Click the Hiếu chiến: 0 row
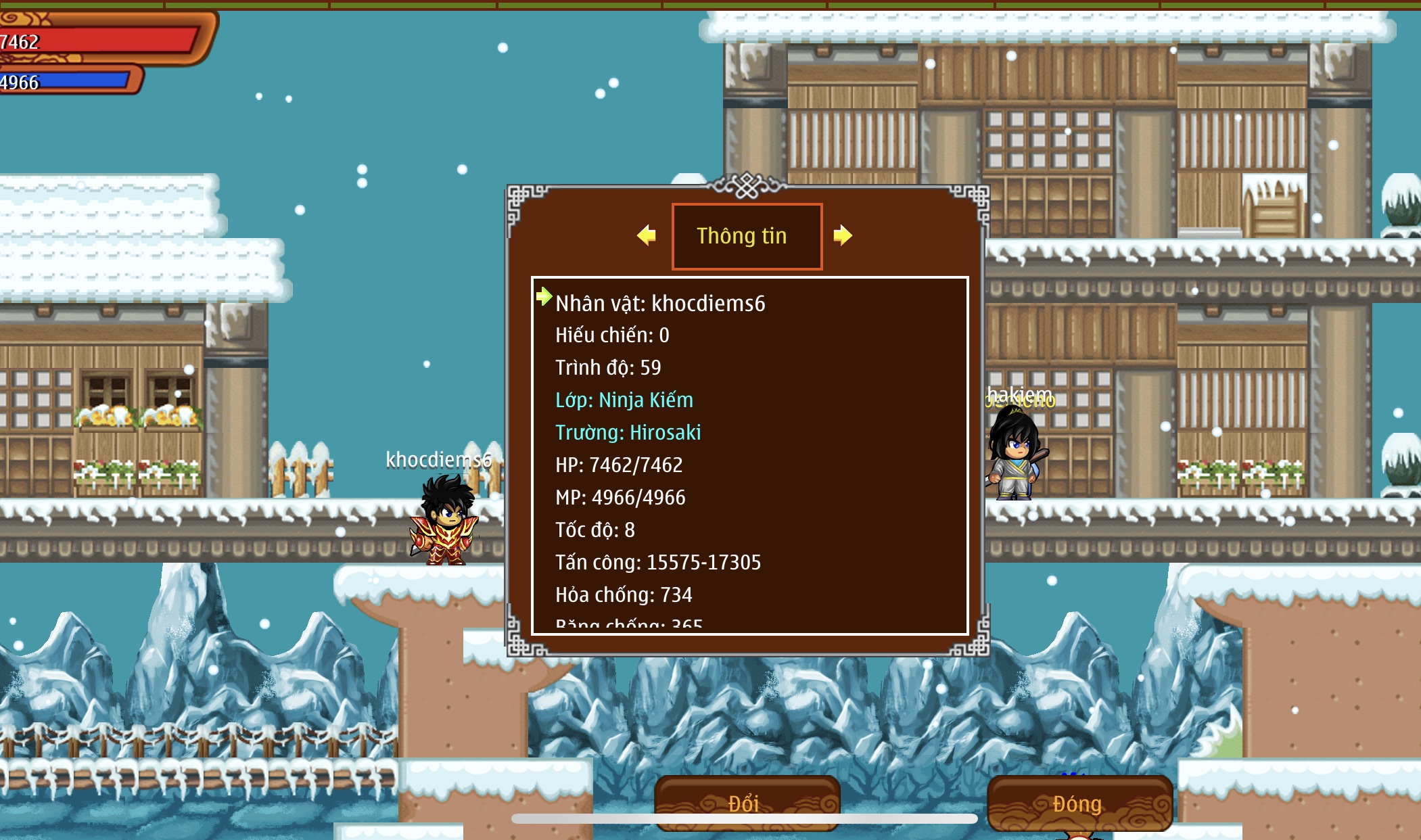Screen dimensions: 1421x840 click(612, 335)
